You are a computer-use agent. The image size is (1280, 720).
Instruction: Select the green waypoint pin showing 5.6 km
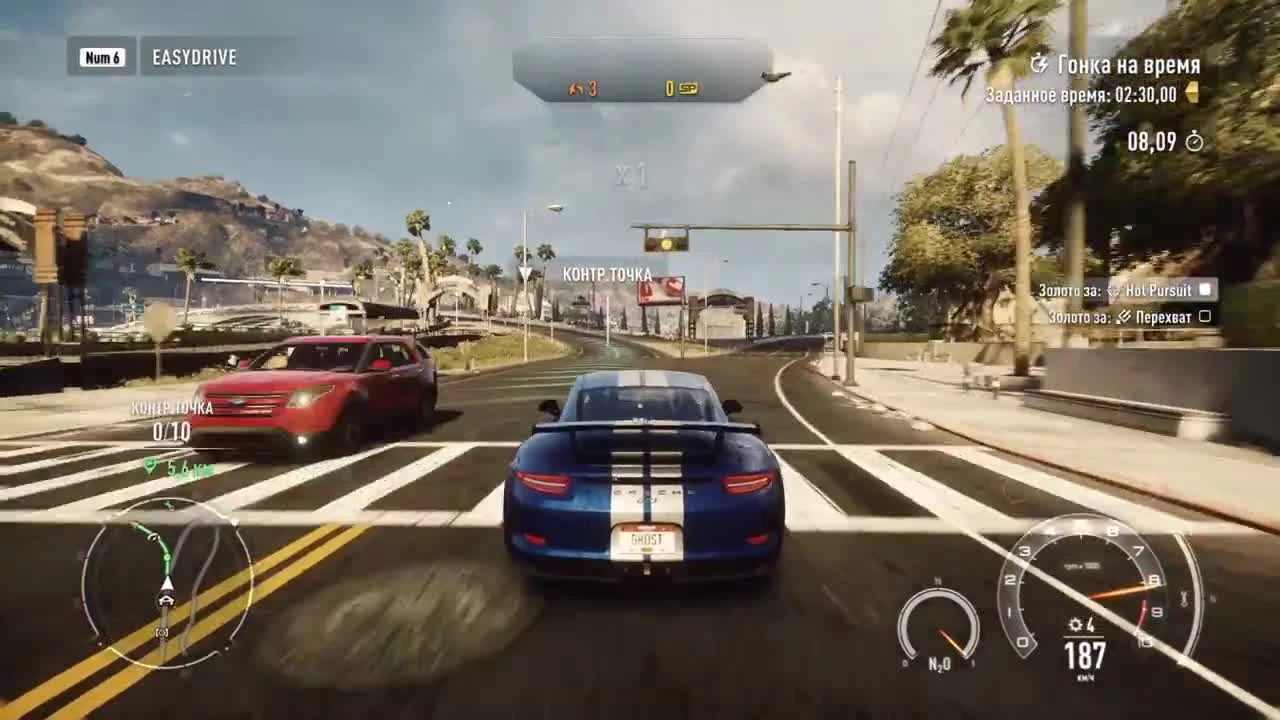point(148,465)
